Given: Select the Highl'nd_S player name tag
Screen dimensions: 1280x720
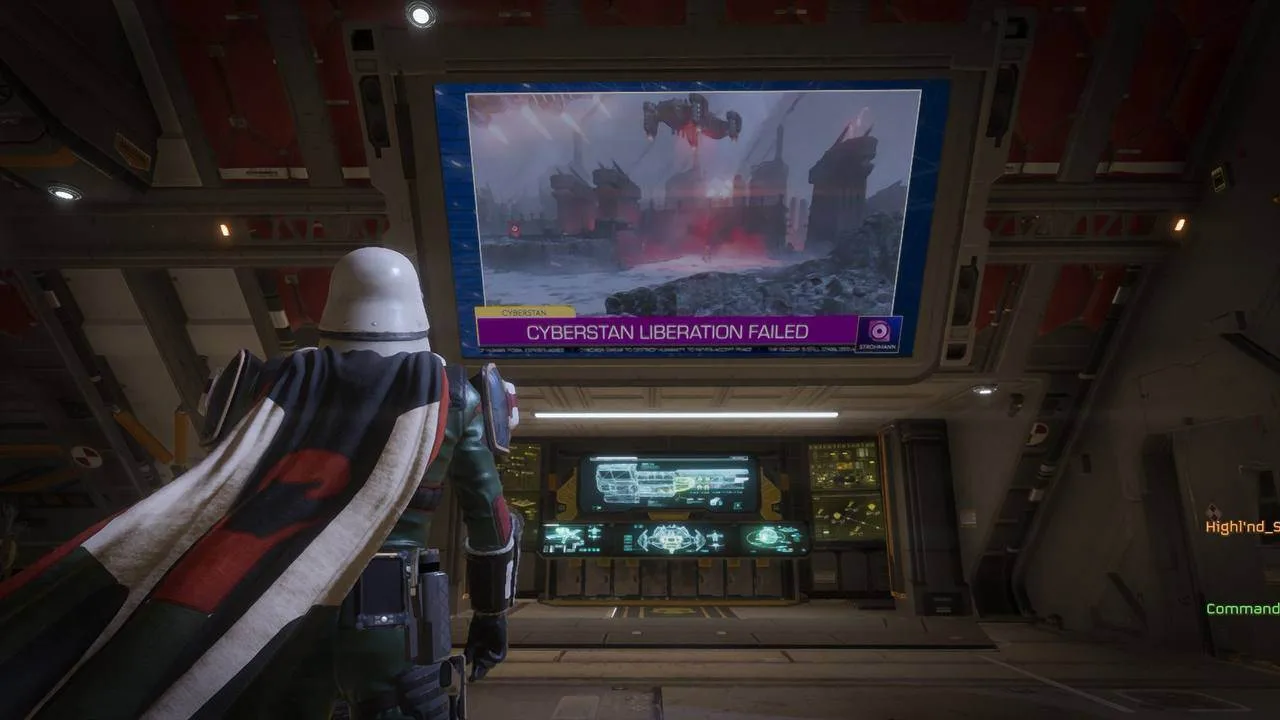Looking at the screenshot, I should click(x=1242, y=527).
